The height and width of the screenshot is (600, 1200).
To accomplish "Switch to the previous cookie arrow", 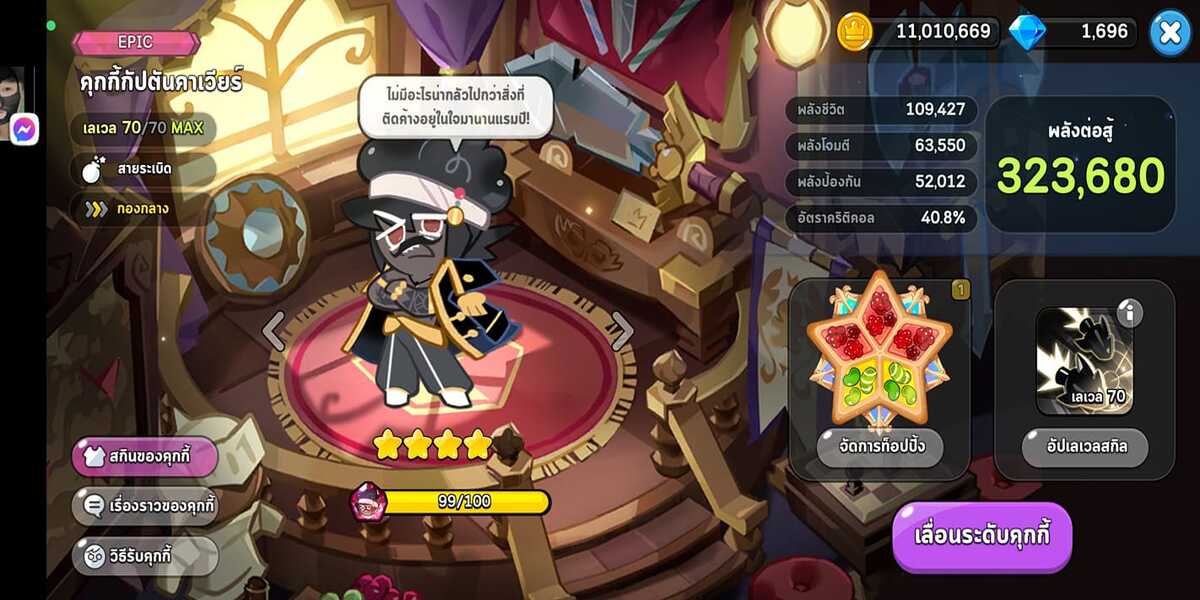I will 273,331.
